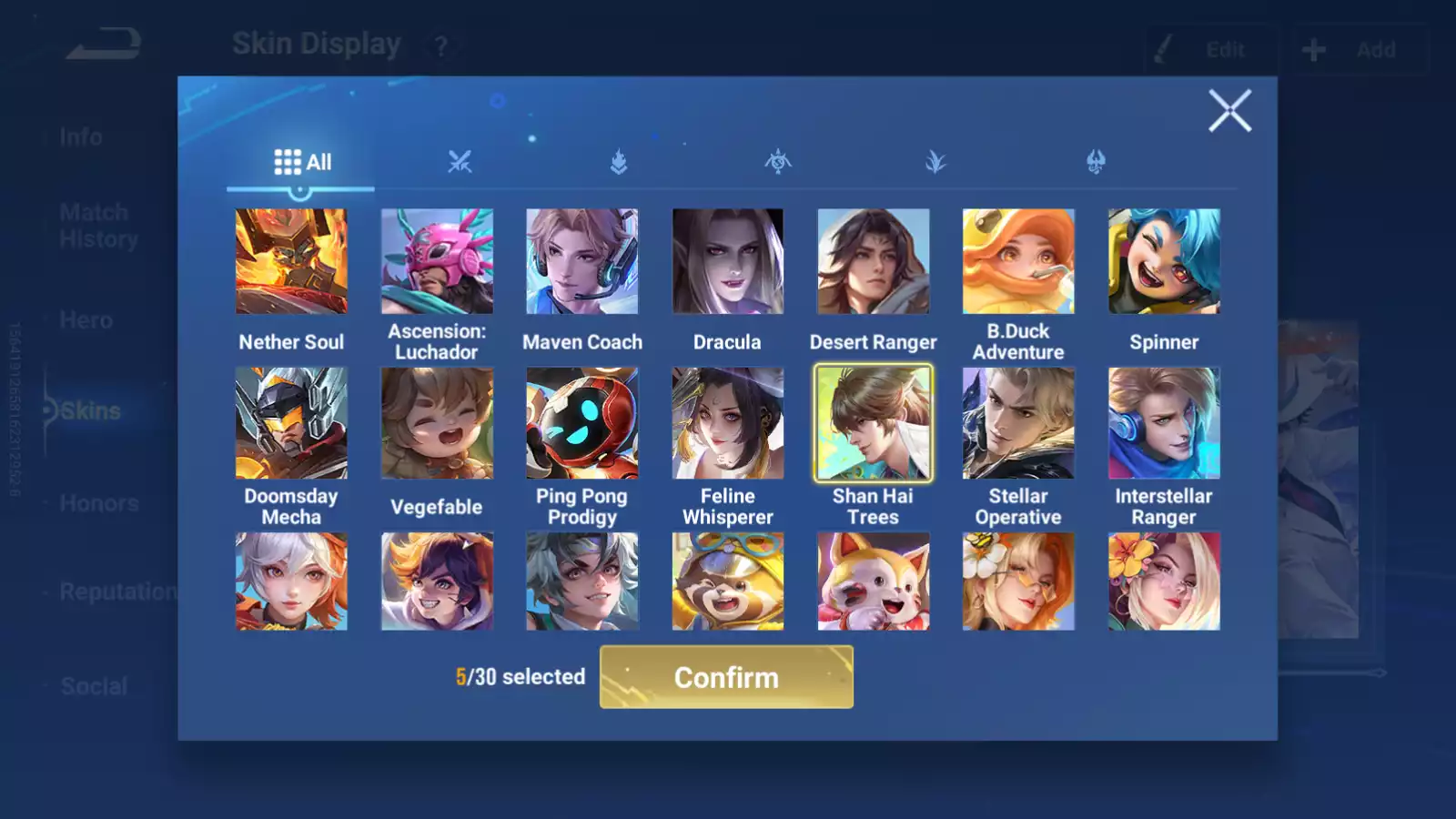Confirm the skin selection
This screenshot has width=1456, height=819.
tap(726, 677)
